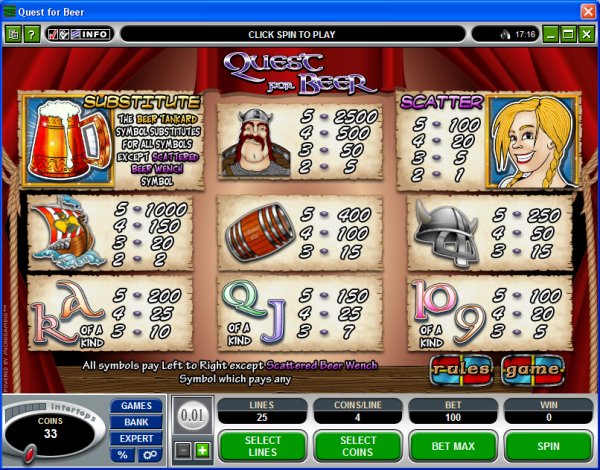Decrease coin size with the minus button
The image size is (600, 470).
click(185, 450)
